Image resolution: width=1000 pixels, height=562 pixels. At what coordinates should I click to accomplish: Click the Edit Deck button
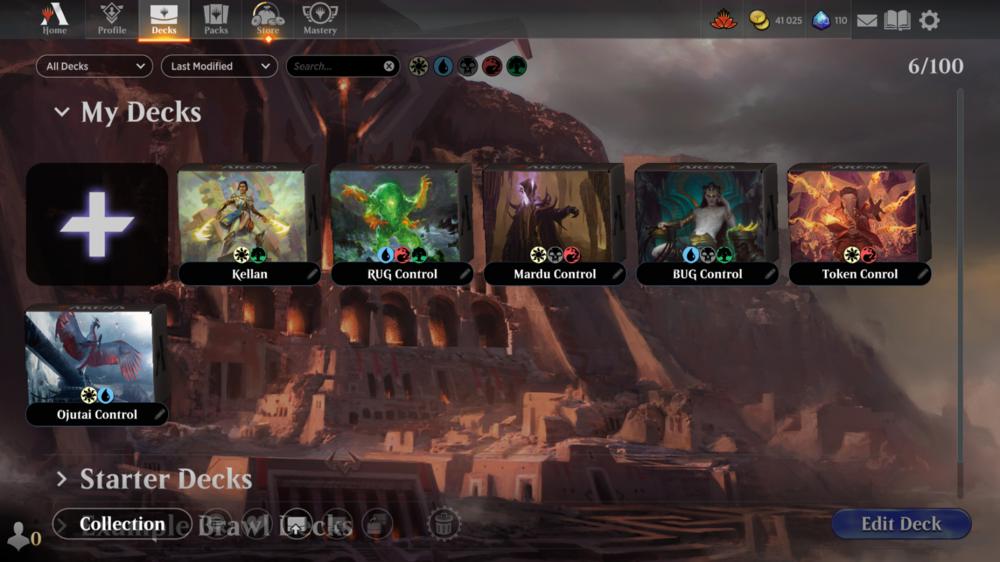coord(901,524)
